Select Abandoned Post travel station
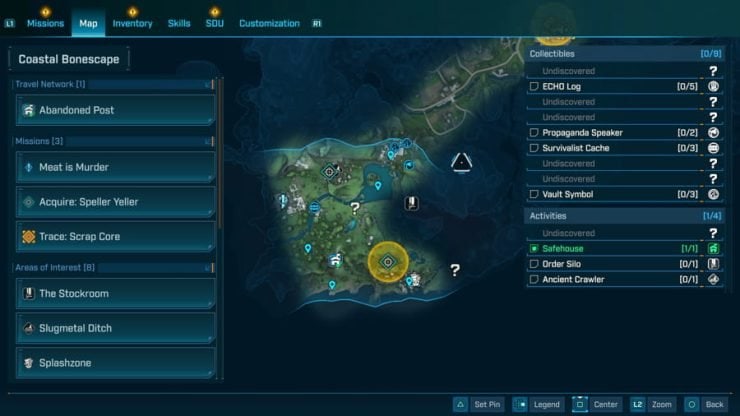Image resolution: width=740 pixels, height=416 pixels. click(115, 110)
